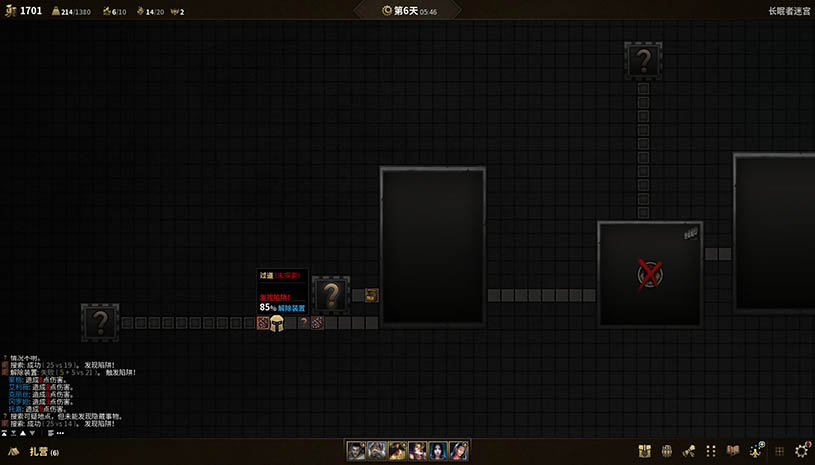The height and width of the screenshot is (465, 815).
Task: Open the combat log options (three dots)
Action: click(60, 434)
